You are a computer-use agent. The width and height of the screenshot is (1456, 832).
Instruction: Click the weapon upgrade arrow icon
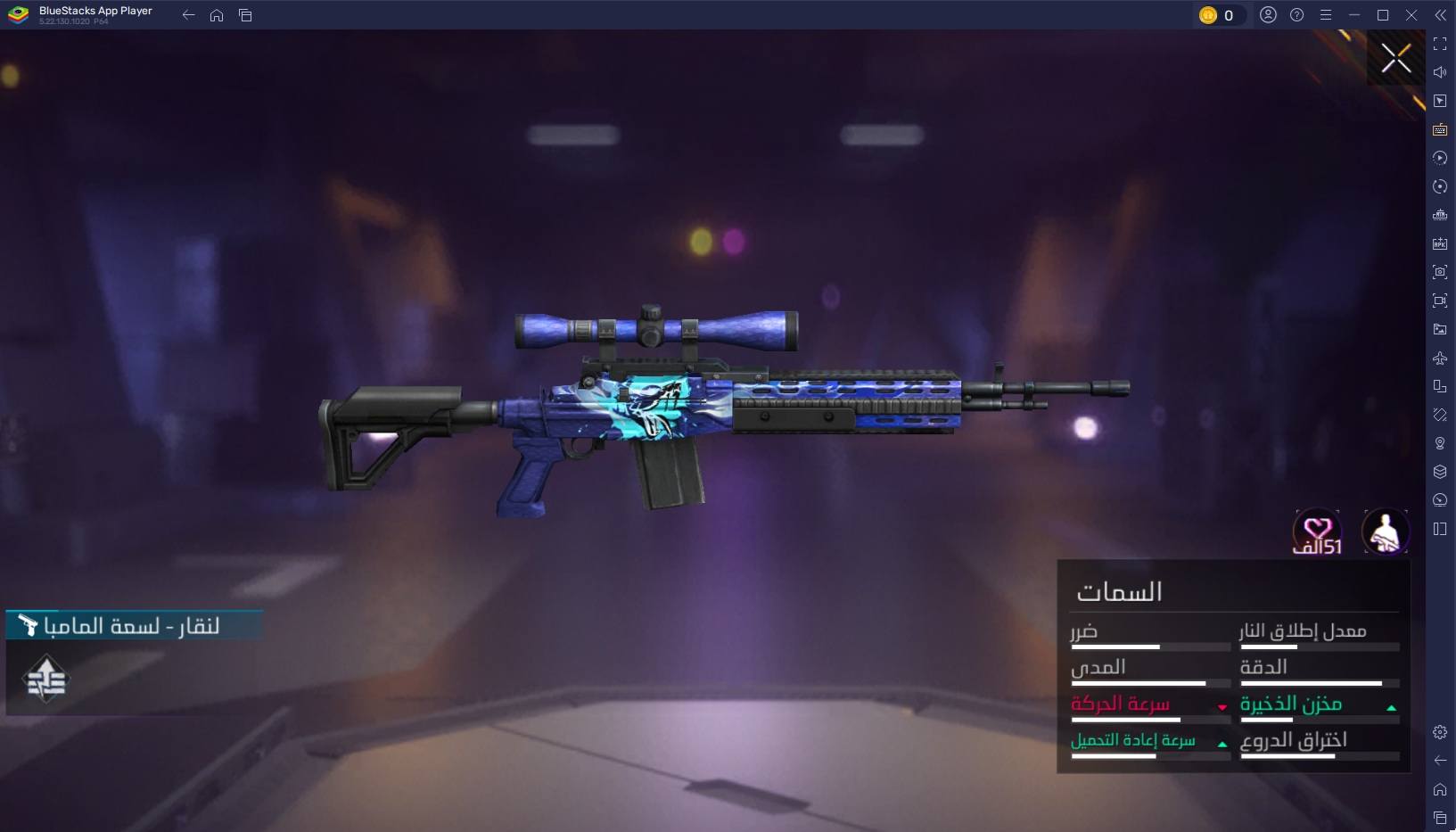pos(46,680)
